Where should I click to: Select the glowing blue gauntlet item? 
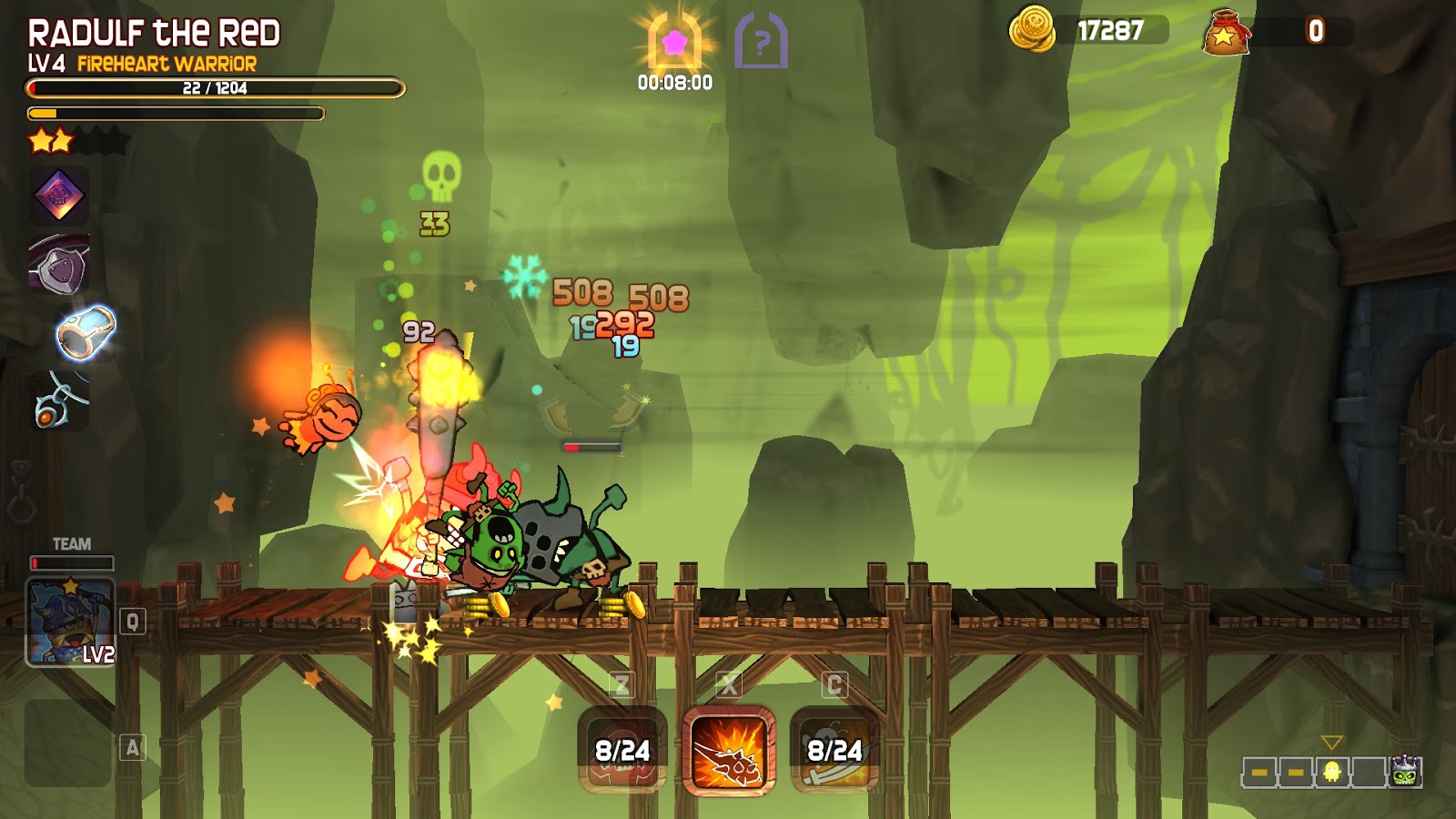point(86,332)
